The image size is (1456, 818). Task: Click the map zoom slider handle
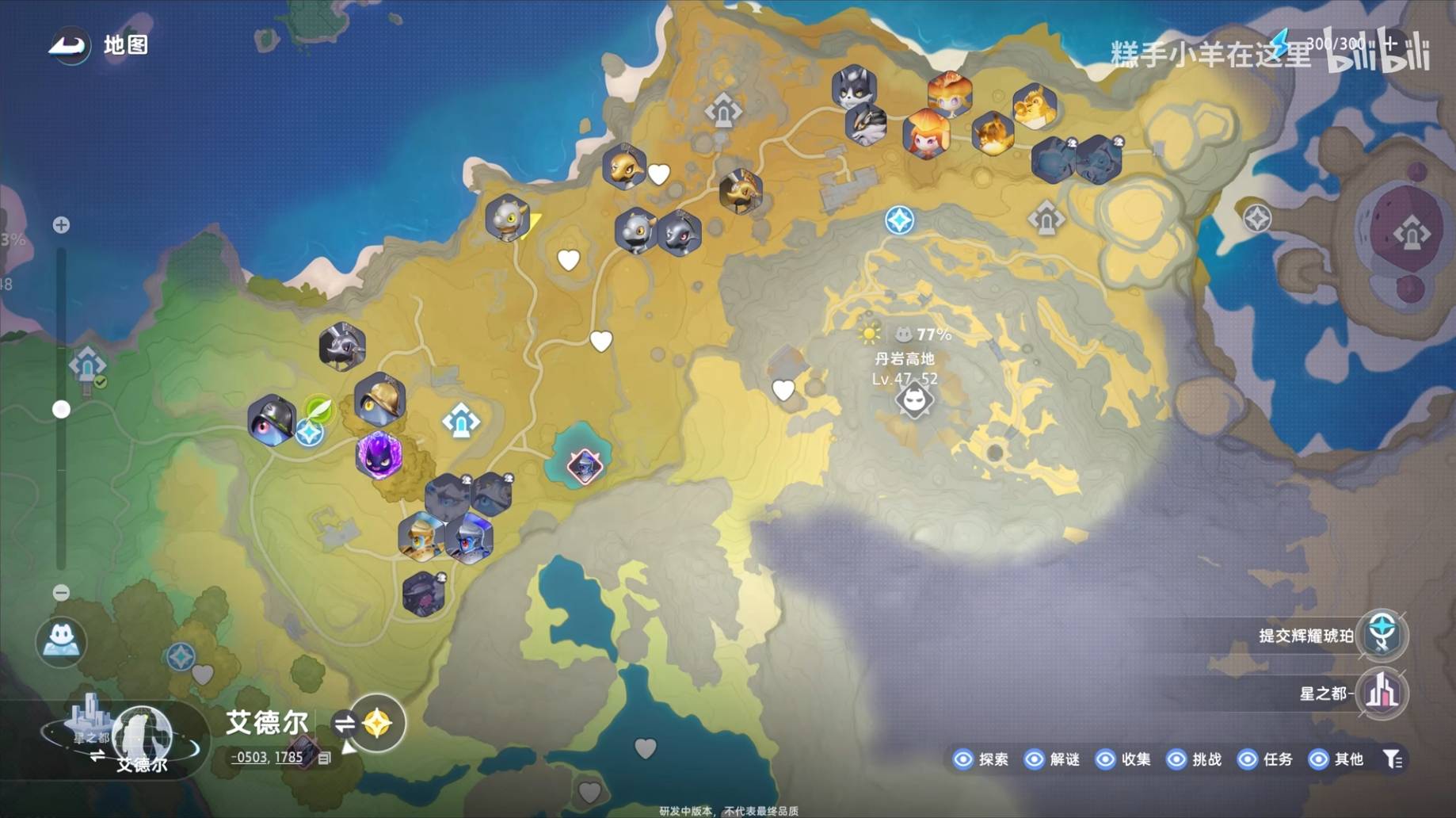(x=61, y=409)
